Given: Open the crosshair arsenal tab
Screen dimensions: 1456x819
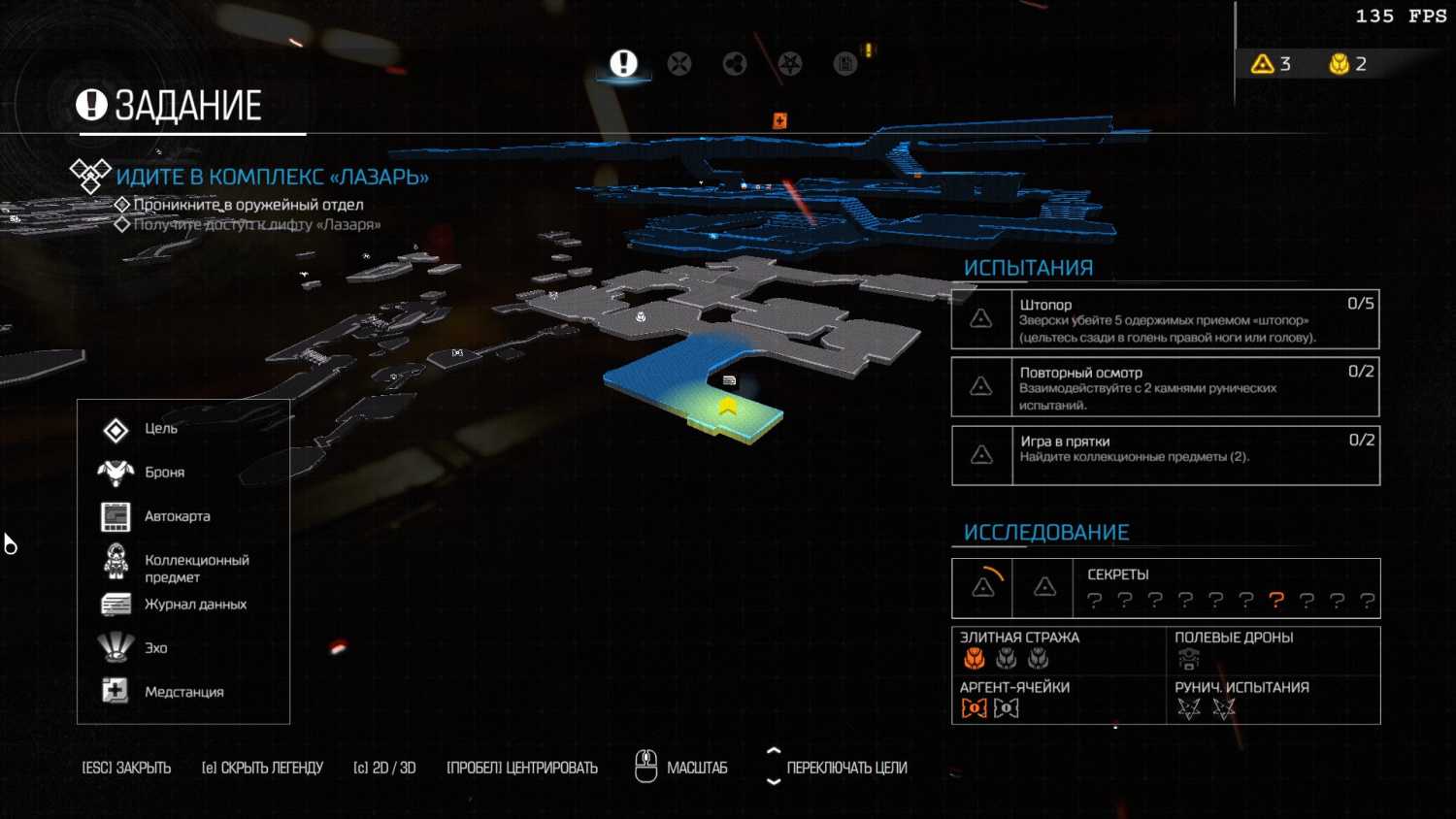Looking at the screenshot, I should point(679,64).
